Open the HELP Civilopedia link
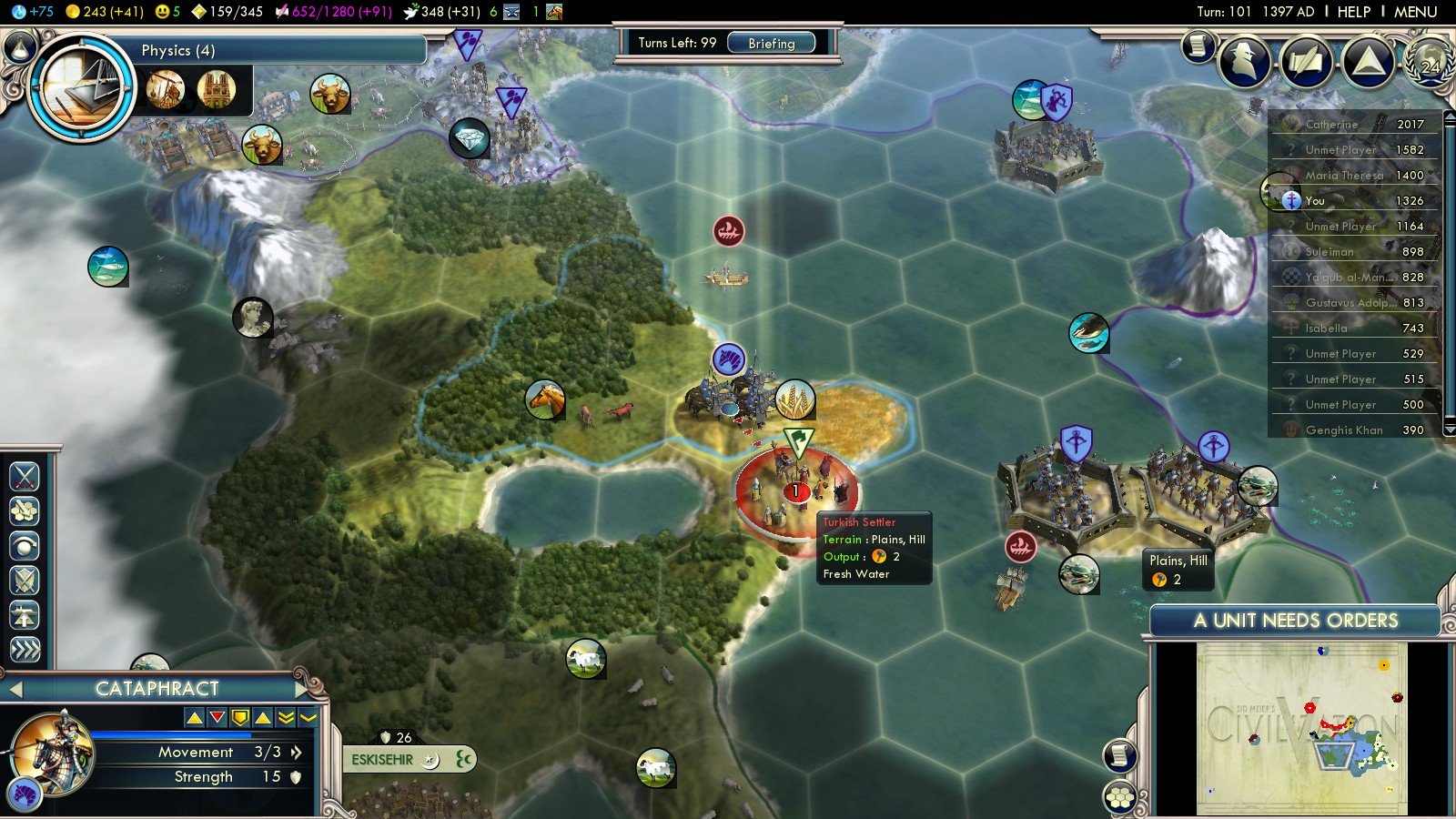1456x819 pixels. (x=1353, y=12)
